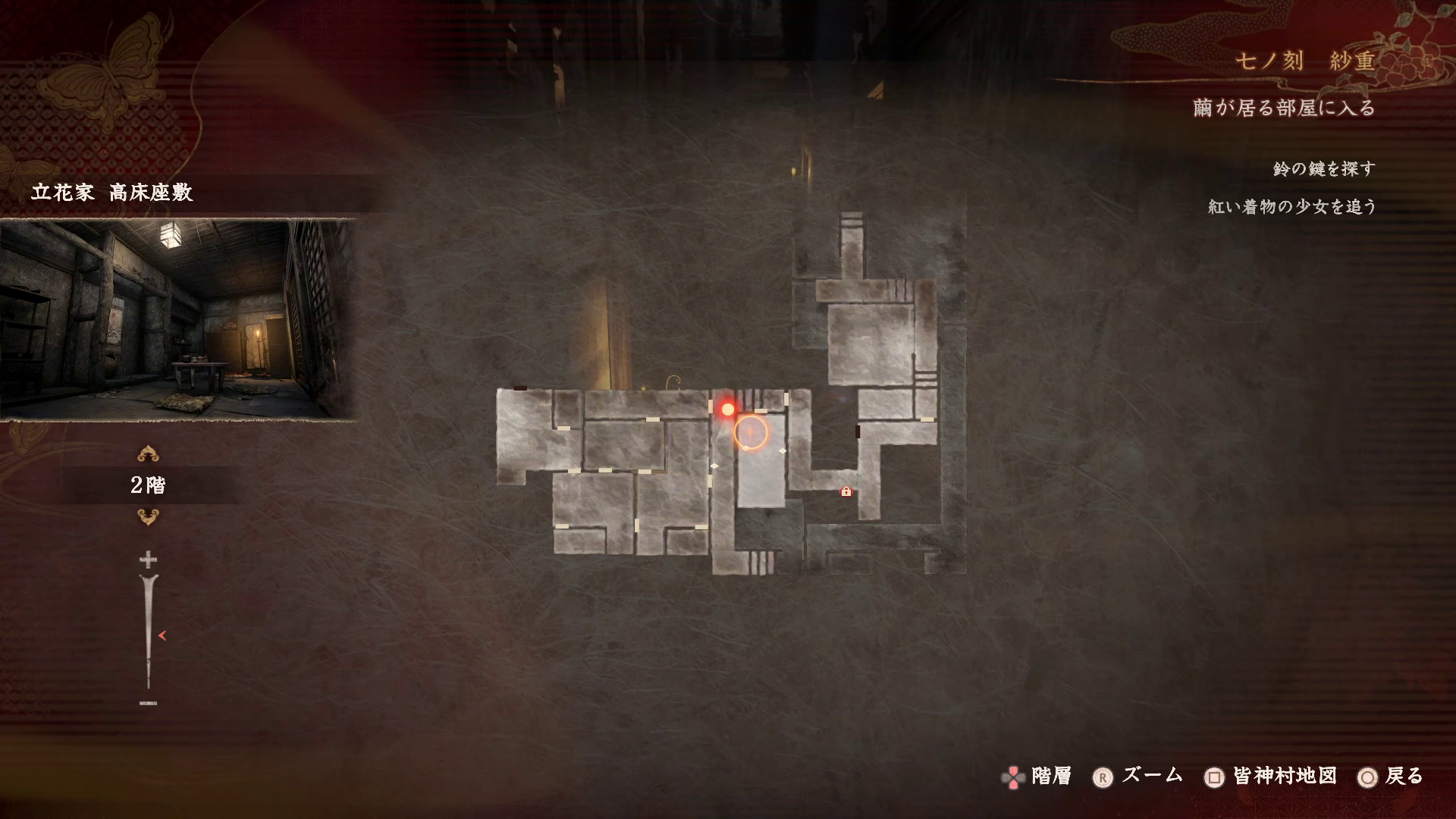The image size is (1456, 819).
Task: Click the 2階 floor indicator
Action: (x=148, y=485)
